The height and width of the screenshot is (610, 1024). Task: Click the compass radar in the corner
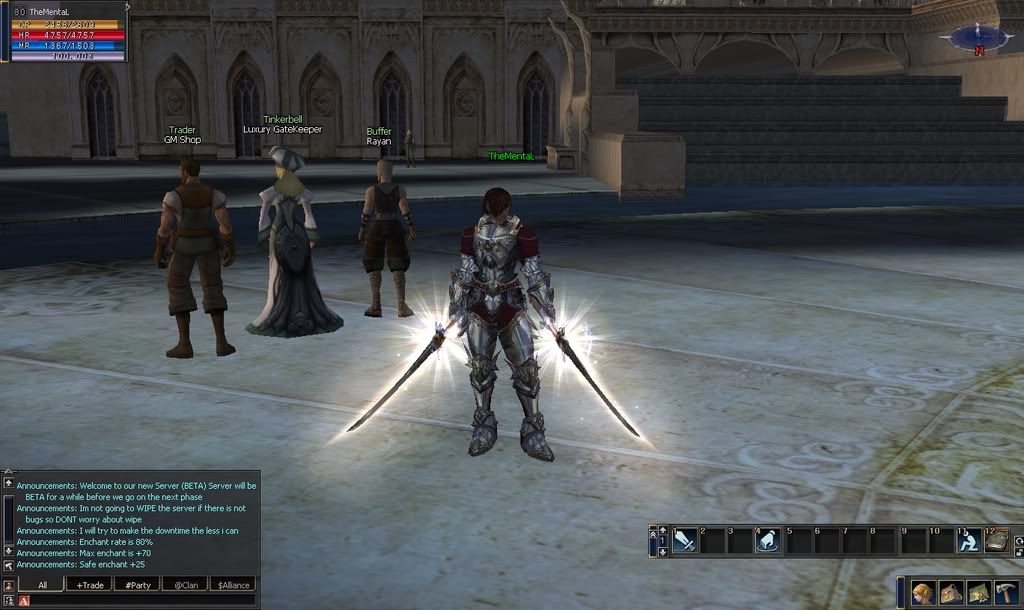980,38
